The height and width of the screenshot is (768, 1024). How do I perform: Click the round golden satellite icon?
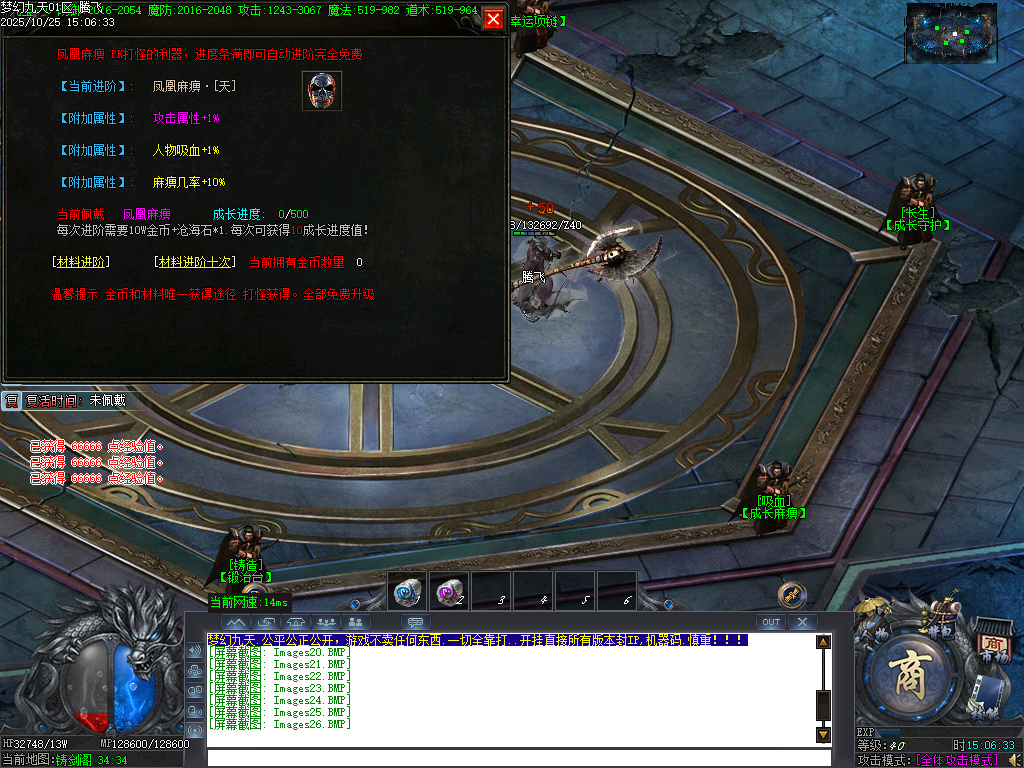791,595
